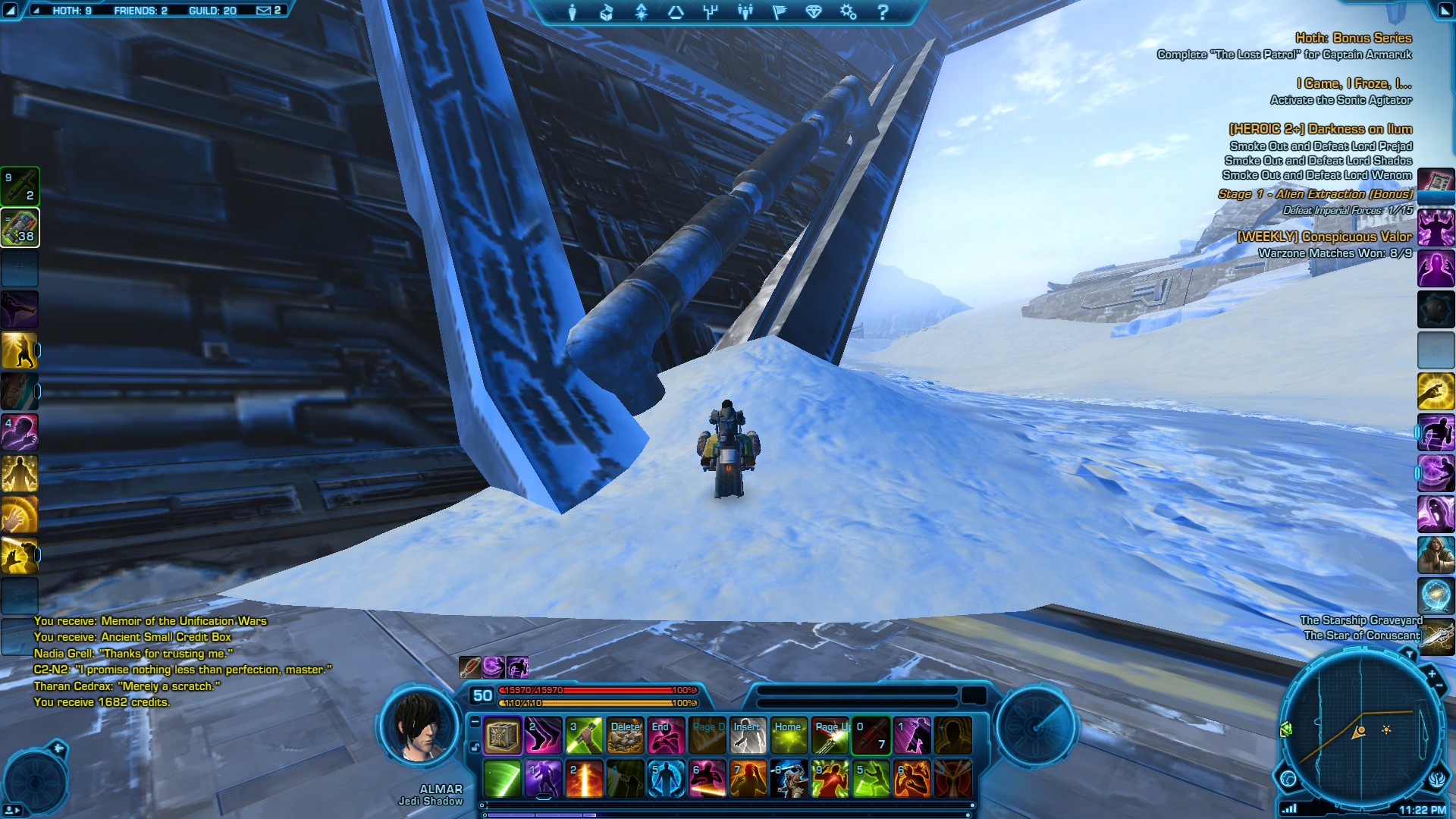This screenshot has height=819, width=1456.
Task: Use the medpac item with count 38
Action: [20, 227]
